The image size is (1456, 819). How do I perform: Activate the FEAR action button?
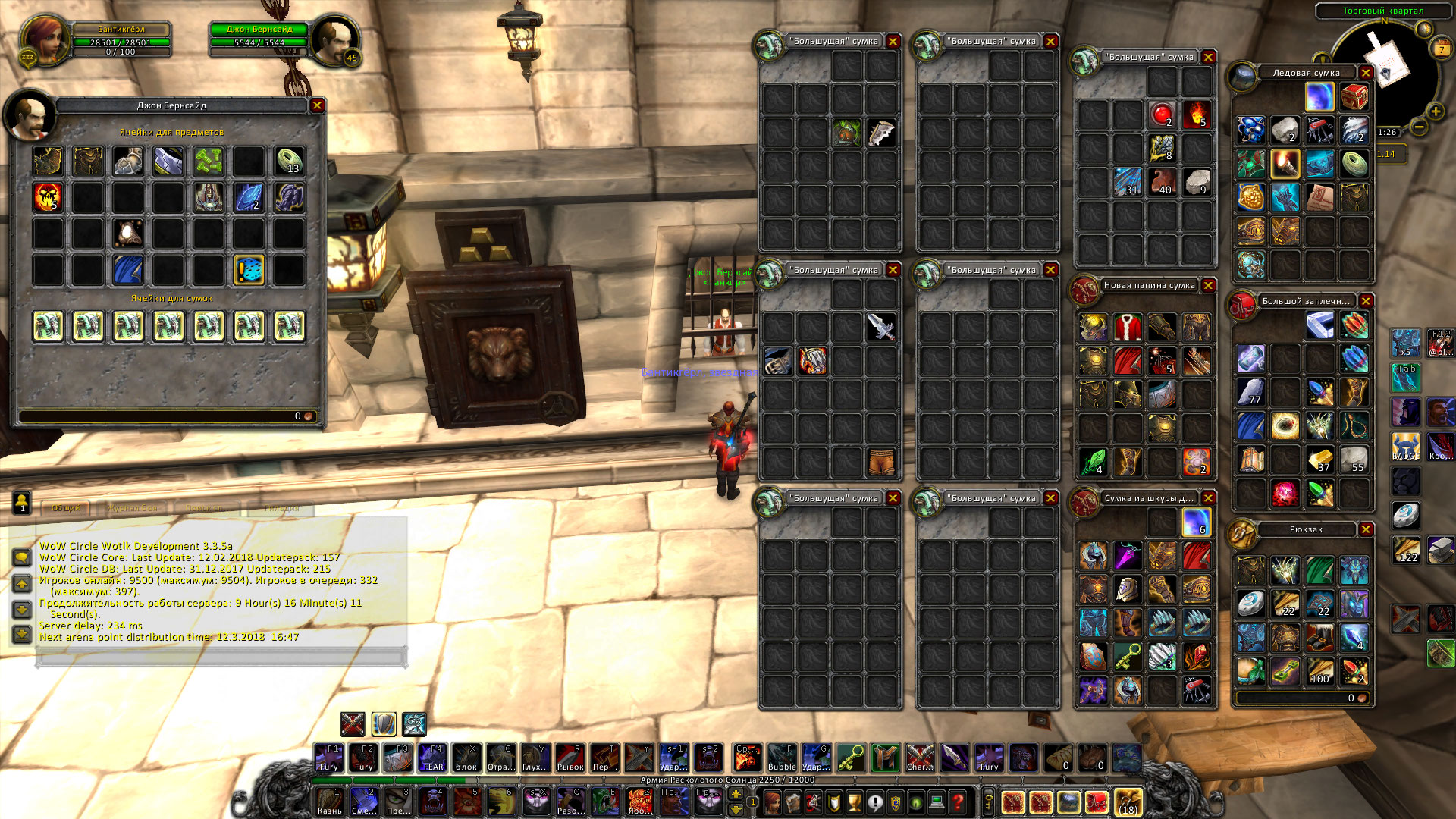point(432,758)
